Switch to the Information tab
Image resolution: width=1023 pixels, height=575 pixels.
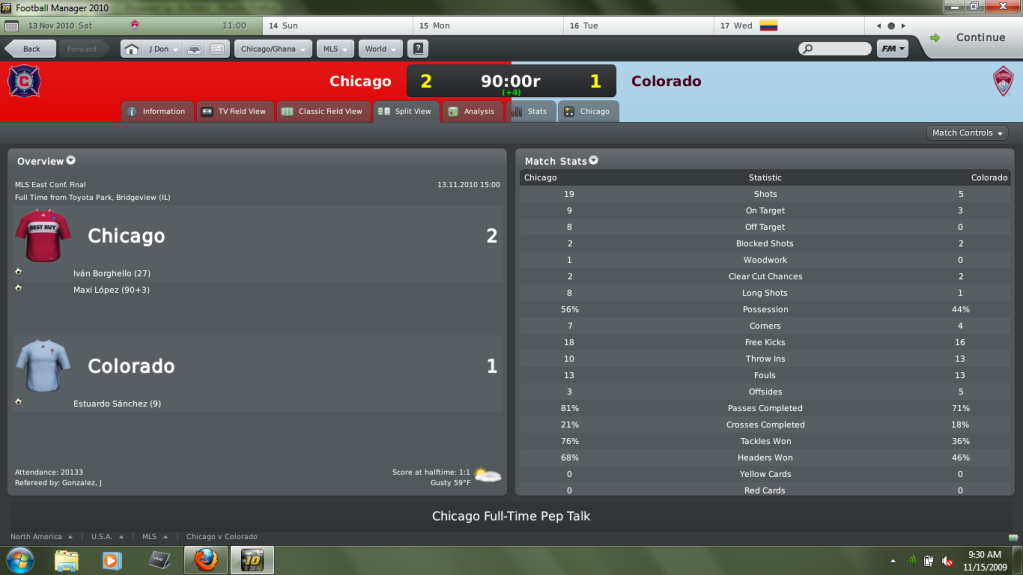click(x=156, y=111)
